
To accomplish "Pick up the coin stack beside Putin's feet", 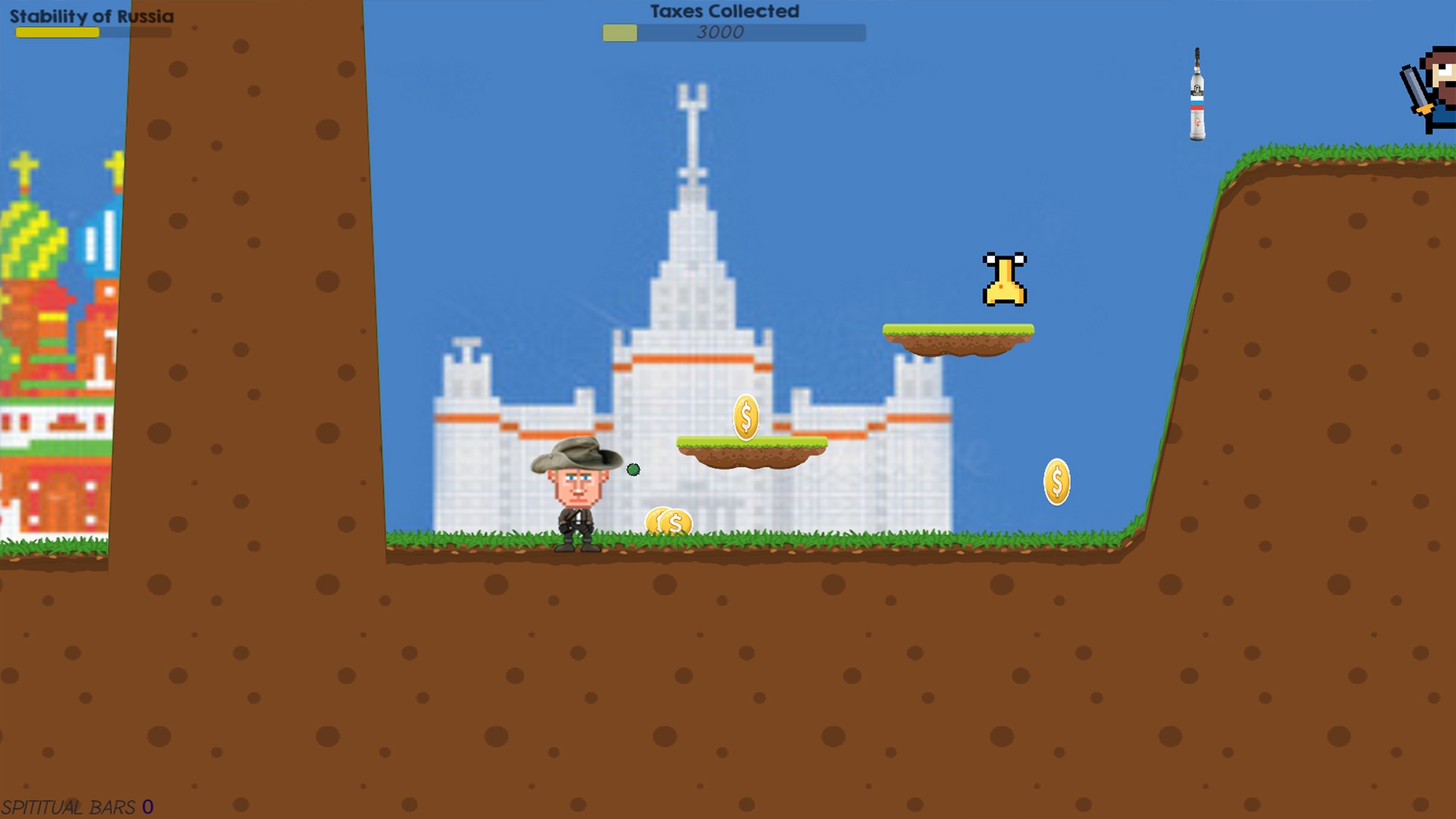I will tap(670, 521).
